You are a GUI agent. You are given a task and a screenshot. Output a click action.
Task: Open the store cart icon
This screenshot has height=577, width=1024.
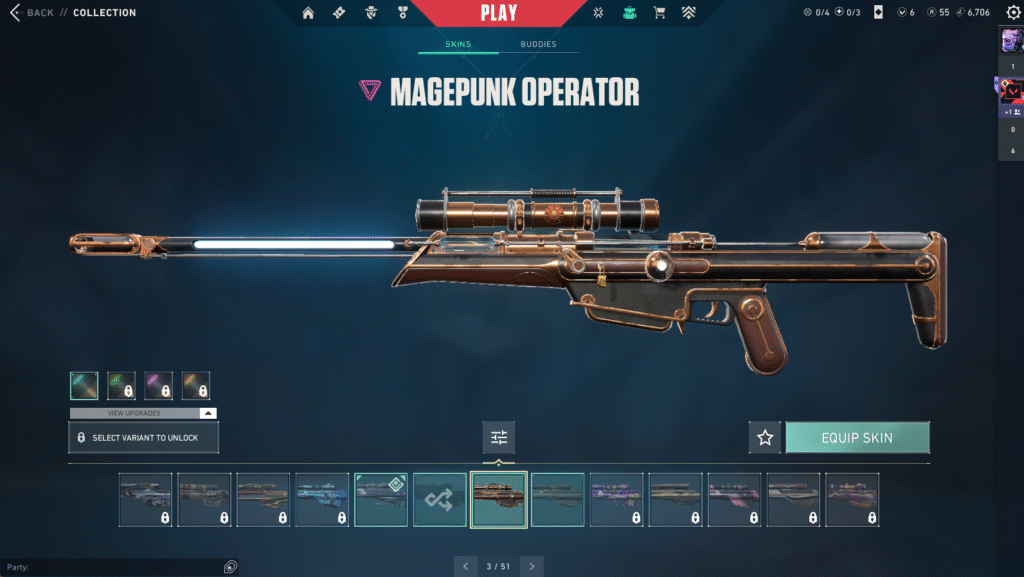point(658,13)
